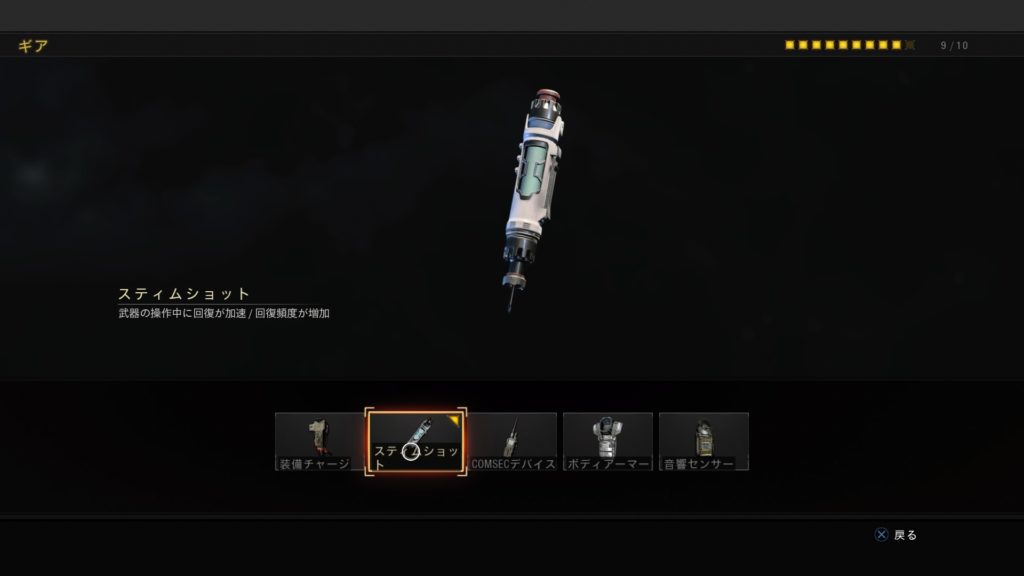The image size is (1024, 576).
Task: Select the 音響センサー gear slot
Action: click(704, 441)
